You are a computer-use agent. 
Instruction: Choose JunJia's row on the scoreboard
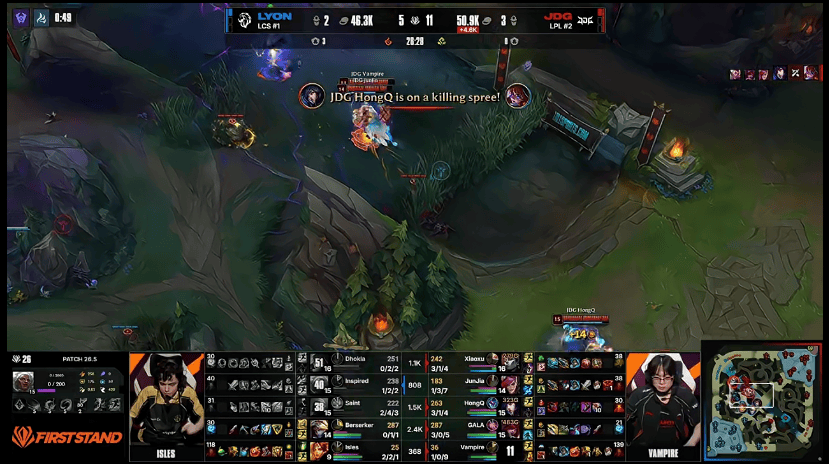pos(477,383)
